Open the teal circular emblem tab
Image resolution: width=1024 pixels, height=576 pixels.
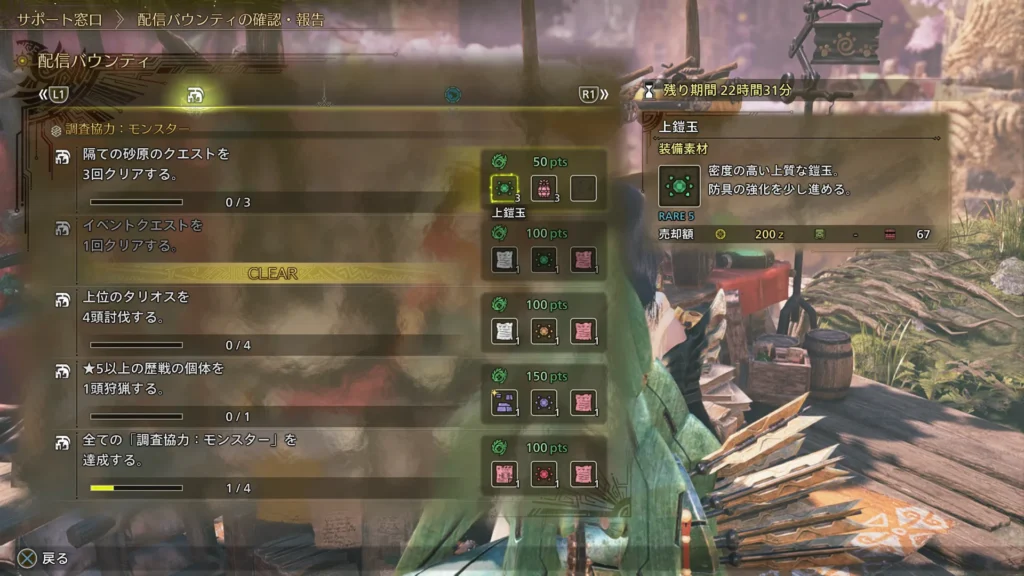[453, 95]
